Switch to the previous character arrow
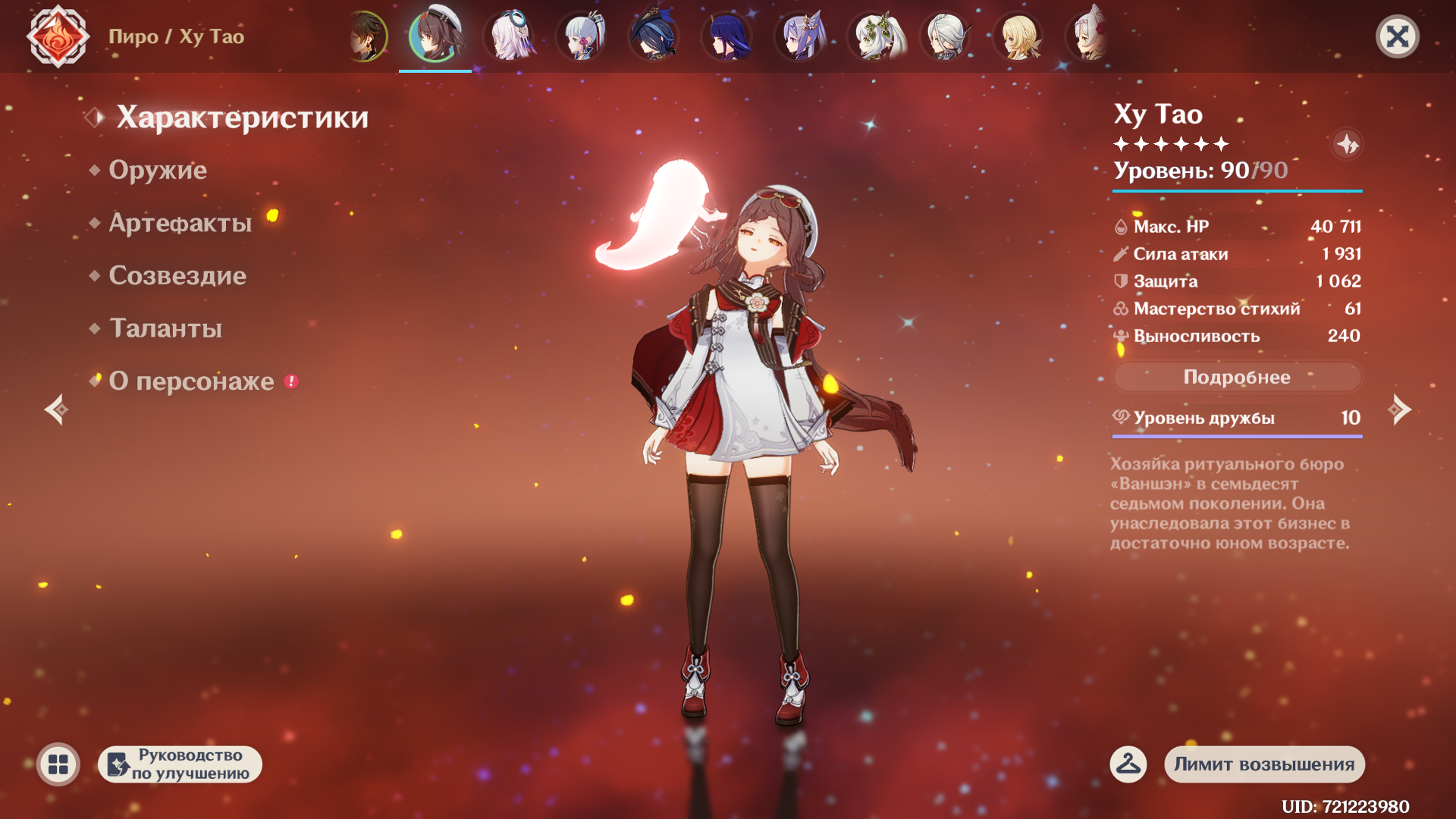 tap(57, 409)
